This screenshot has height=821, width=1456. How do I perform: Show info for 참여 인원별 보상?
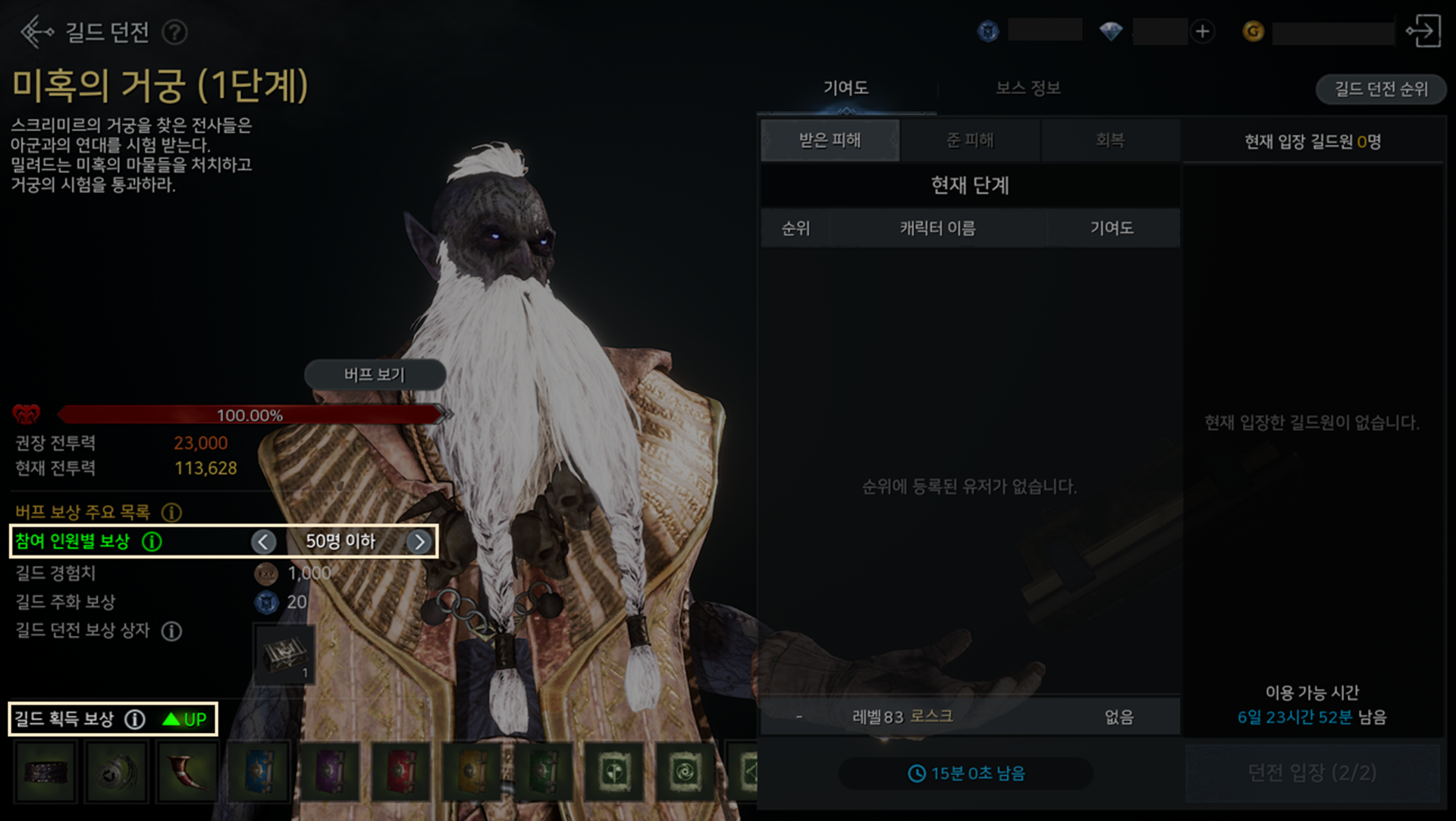(x=152, y=541)
